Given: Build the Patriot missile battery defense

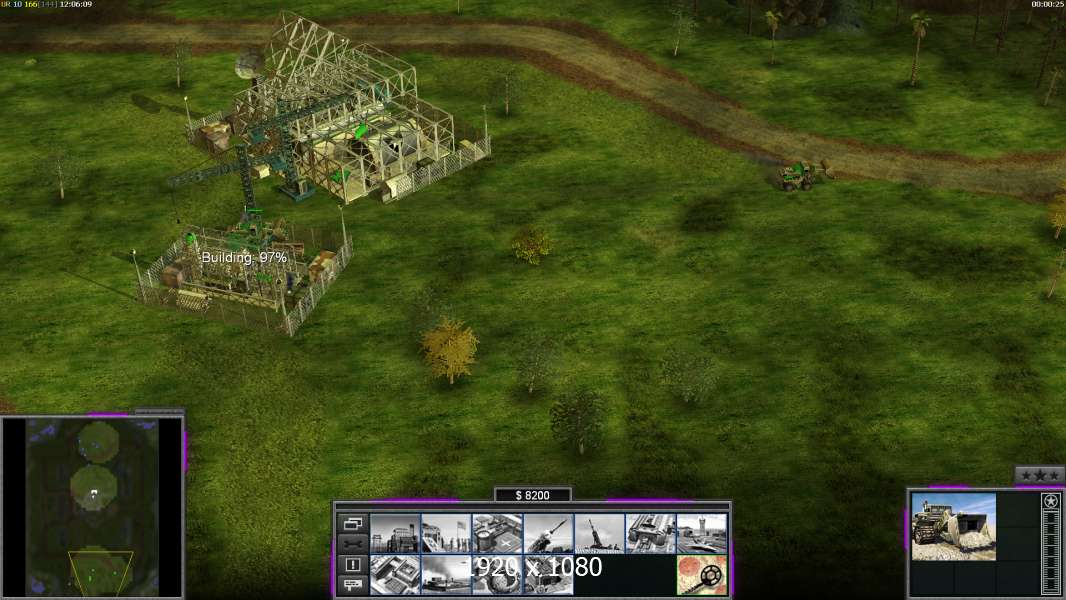Looking at the screenshot, I should click(548, 534).
